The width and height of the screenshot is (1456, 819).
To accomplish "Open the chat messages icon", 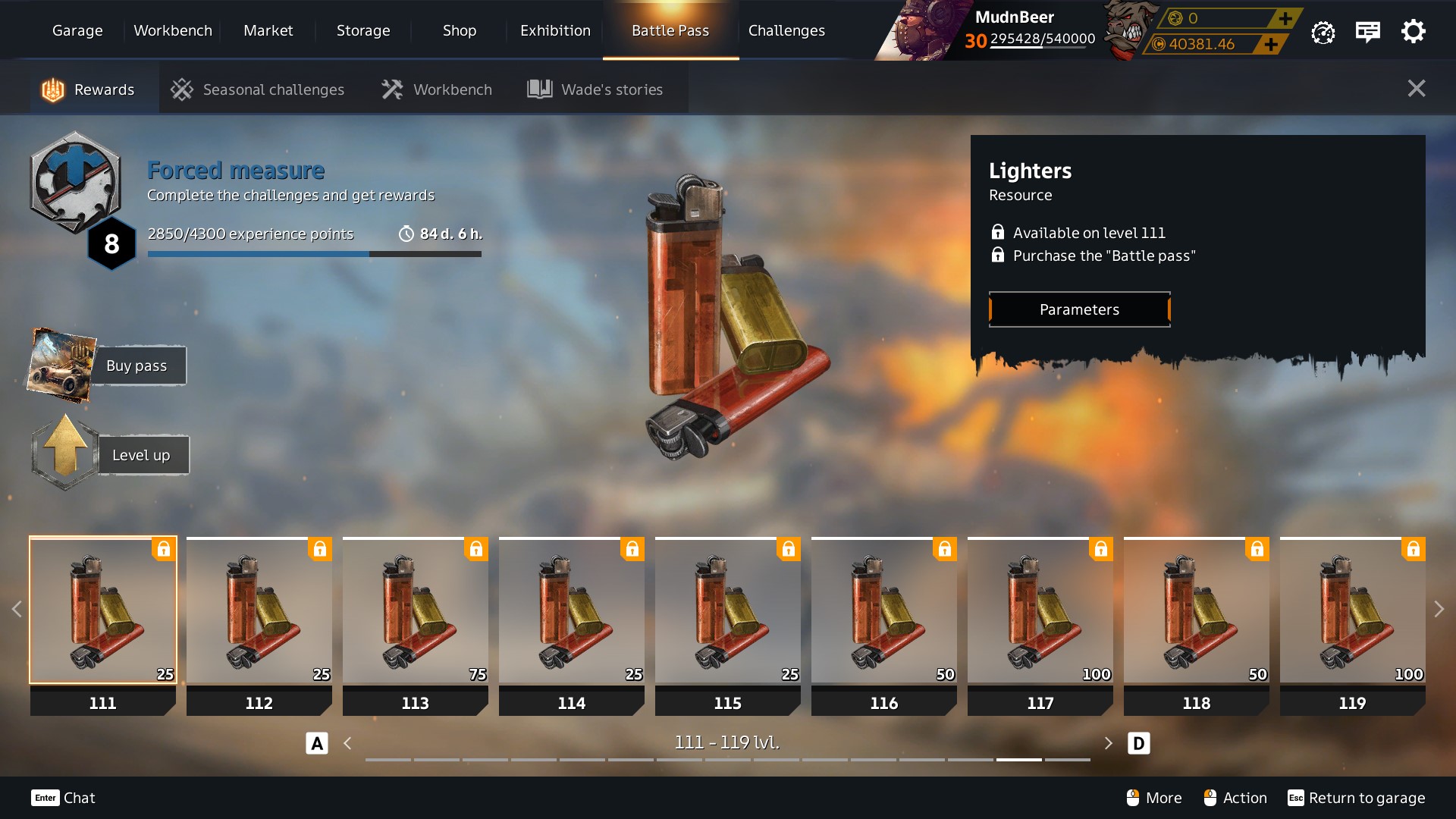I will [x=1367, y=32].
